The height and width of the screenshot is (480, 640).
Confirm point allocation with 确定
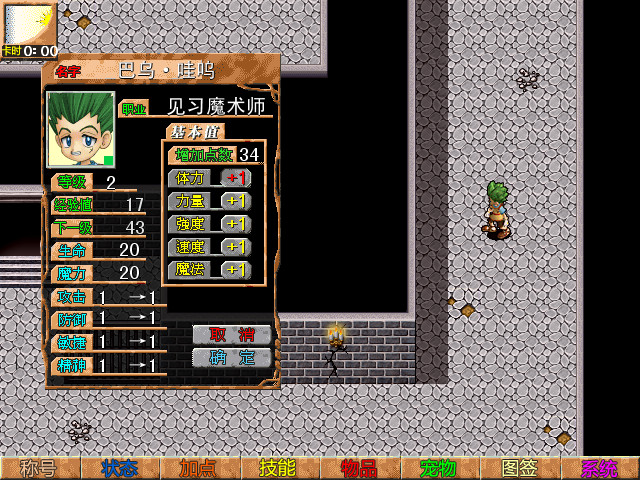[x=232, y=357]
